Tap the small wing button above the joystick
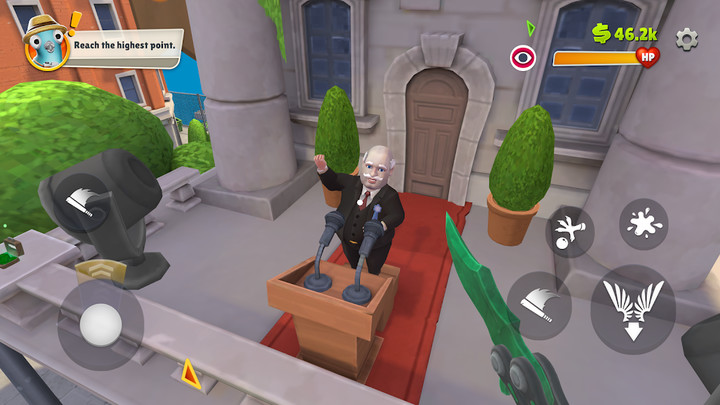 coord(87,204)
